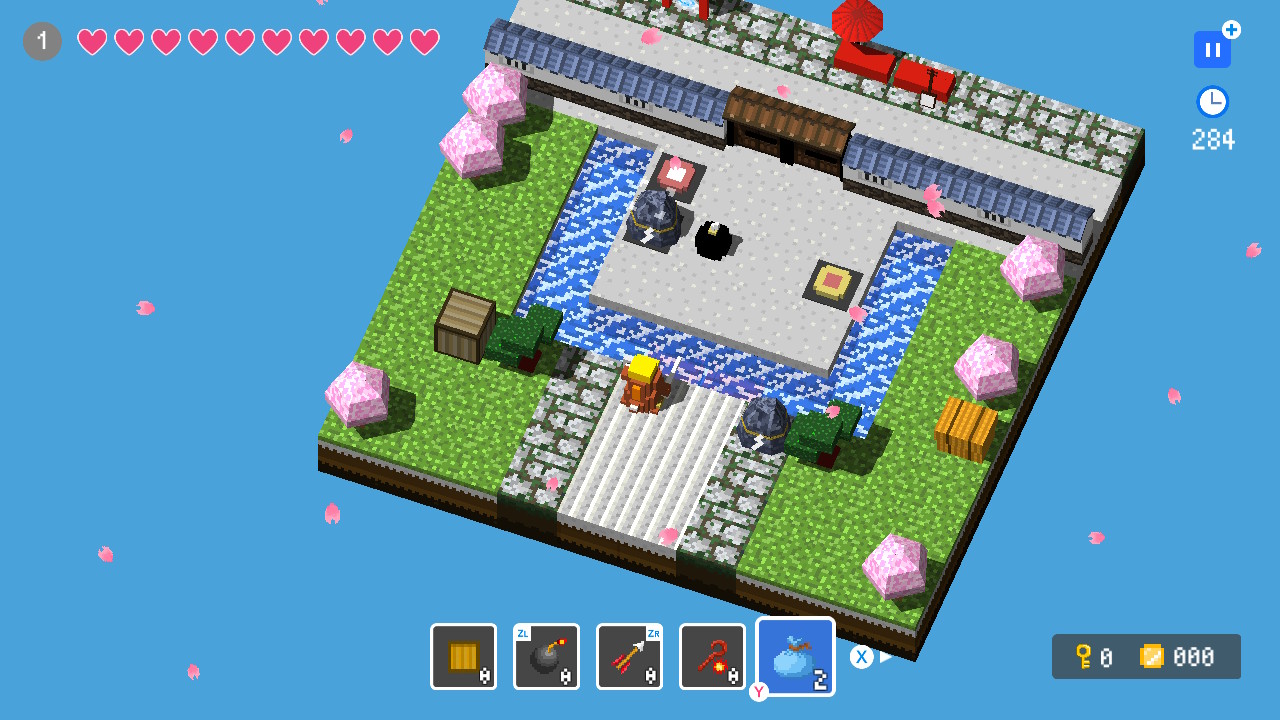Viewport: 1280px width, 720px height.
Task: Click the stage number 1 indicator
Action: click(41, 41)
